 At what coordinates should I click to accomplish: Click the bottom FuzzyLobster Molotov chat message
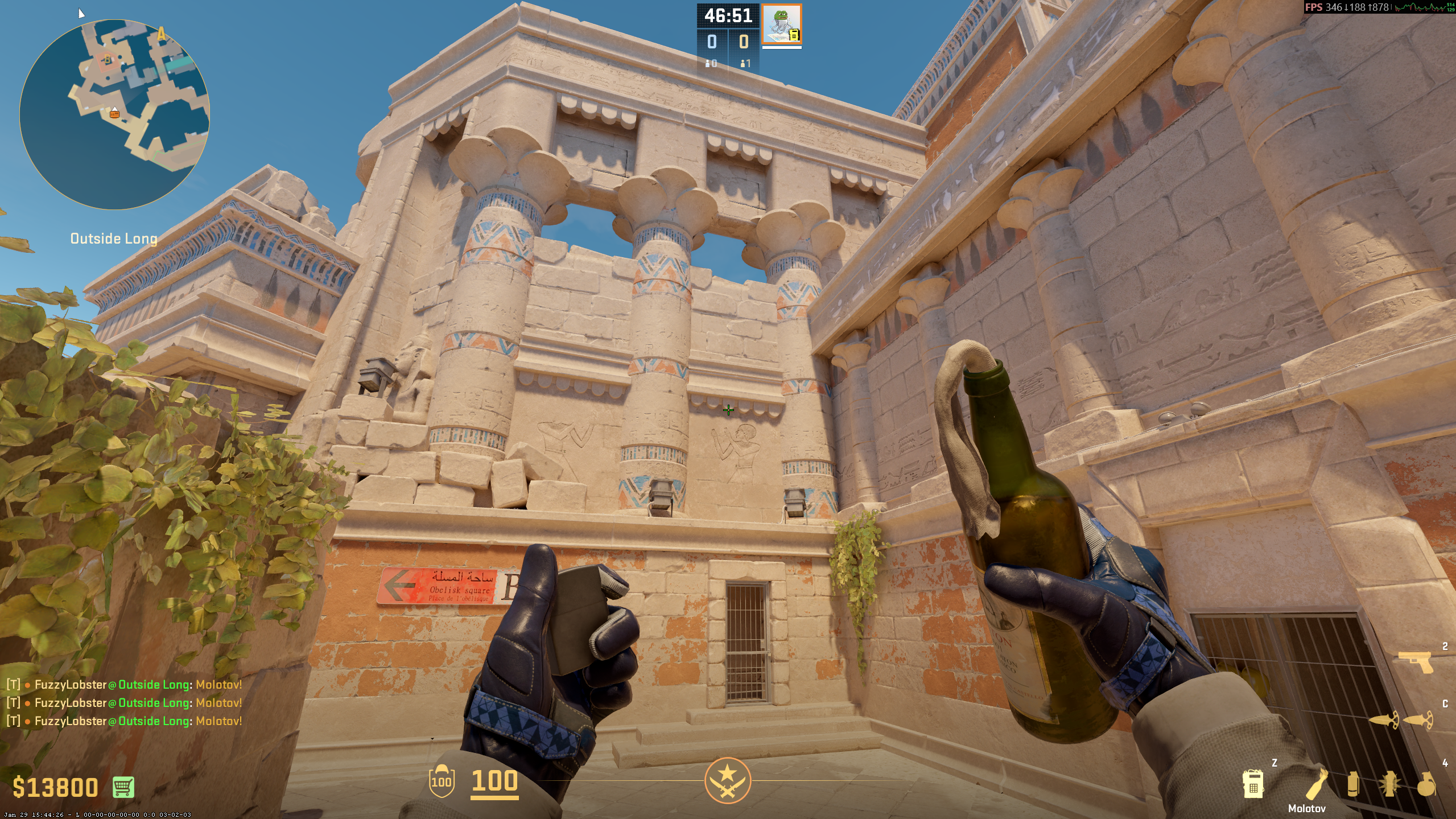(124, 721)
